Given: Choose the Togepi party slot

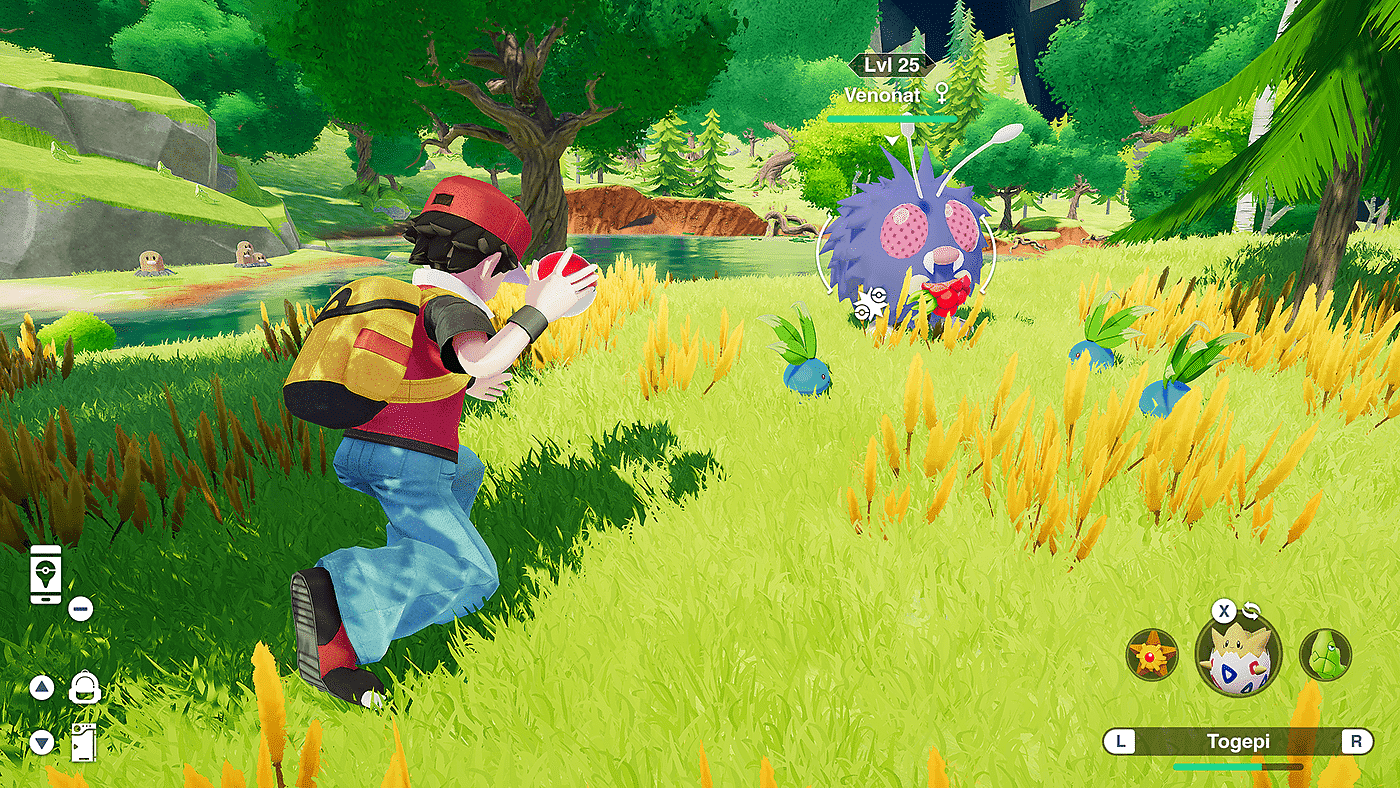Looking at the screenshot, I should click(1238, 655).
